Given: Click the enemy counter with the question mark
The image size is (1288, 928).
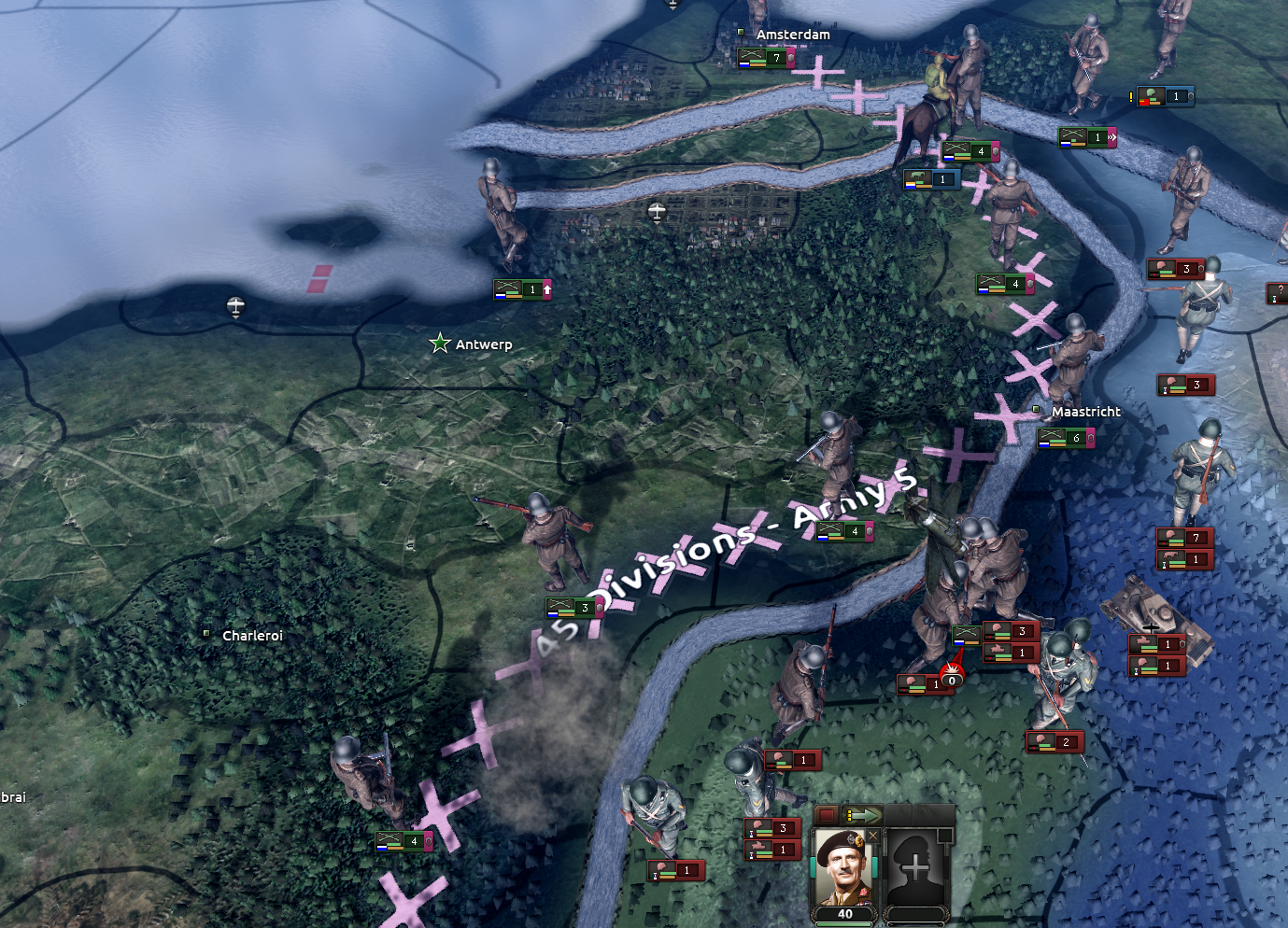Looking at the screenshot, I should (x=1278, y=294).
